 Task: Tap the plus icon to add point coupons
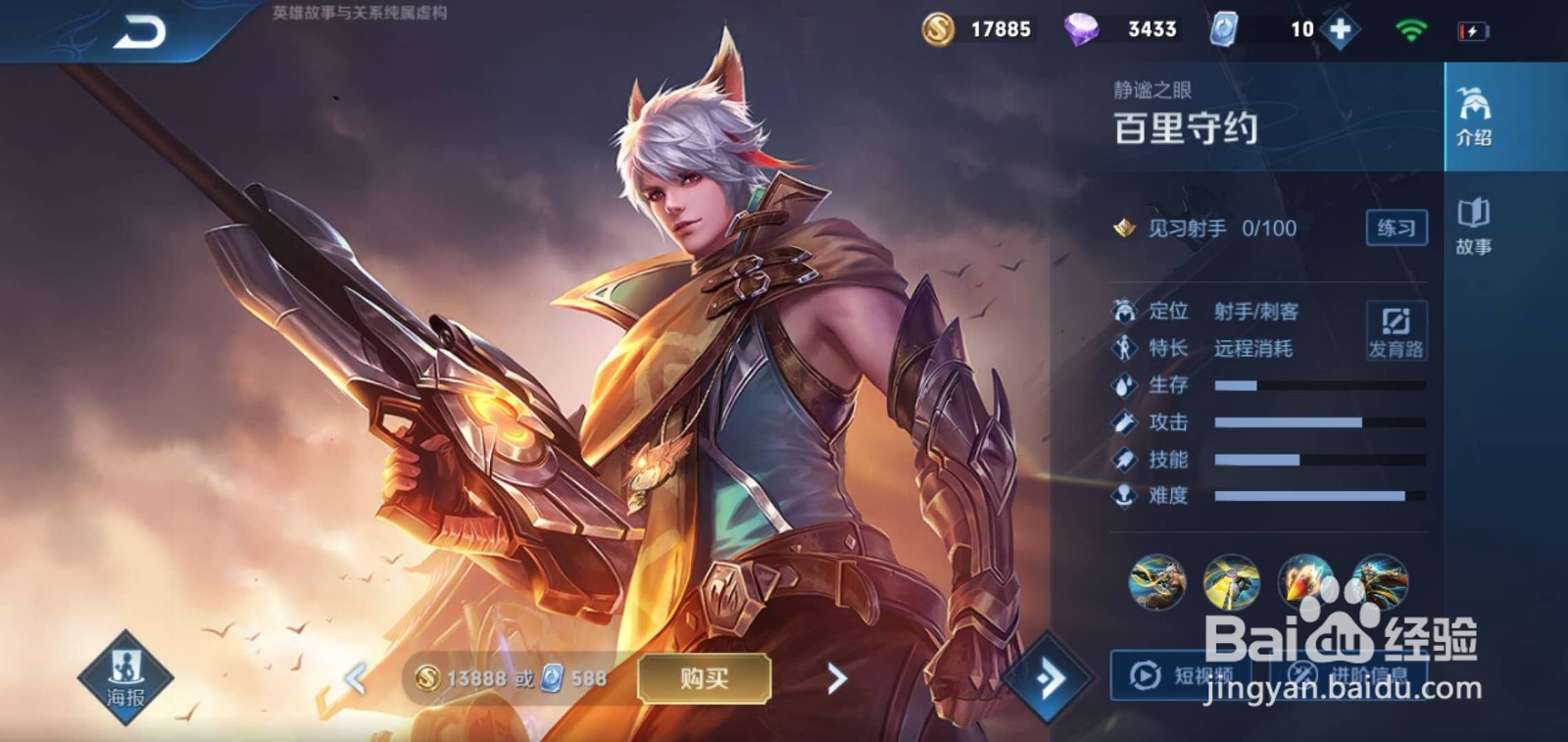point(1343,28)
